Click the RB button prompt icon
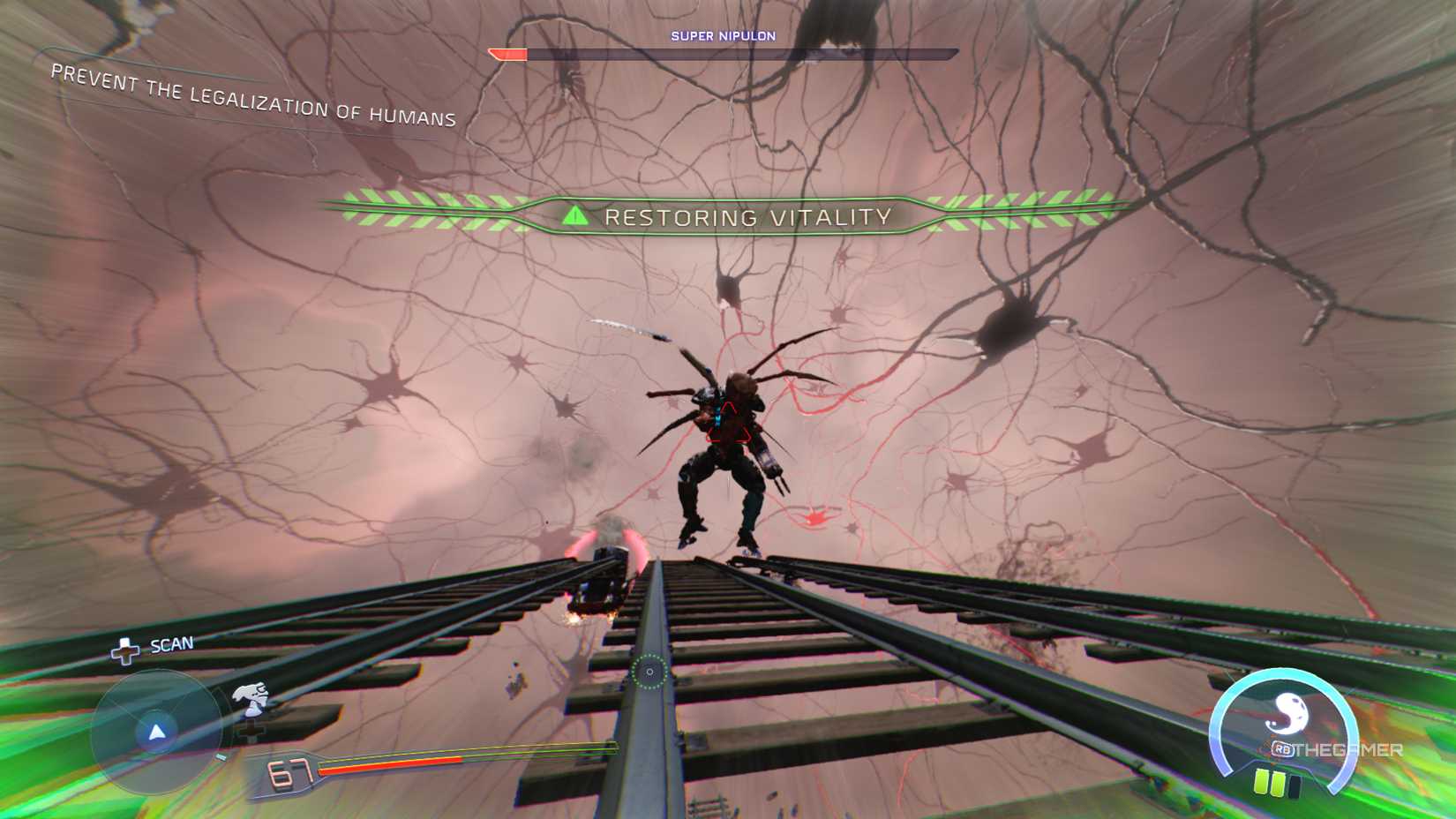Image resolution: width=1456 pixels, height=819 pixels. (x=1283, y=748)
